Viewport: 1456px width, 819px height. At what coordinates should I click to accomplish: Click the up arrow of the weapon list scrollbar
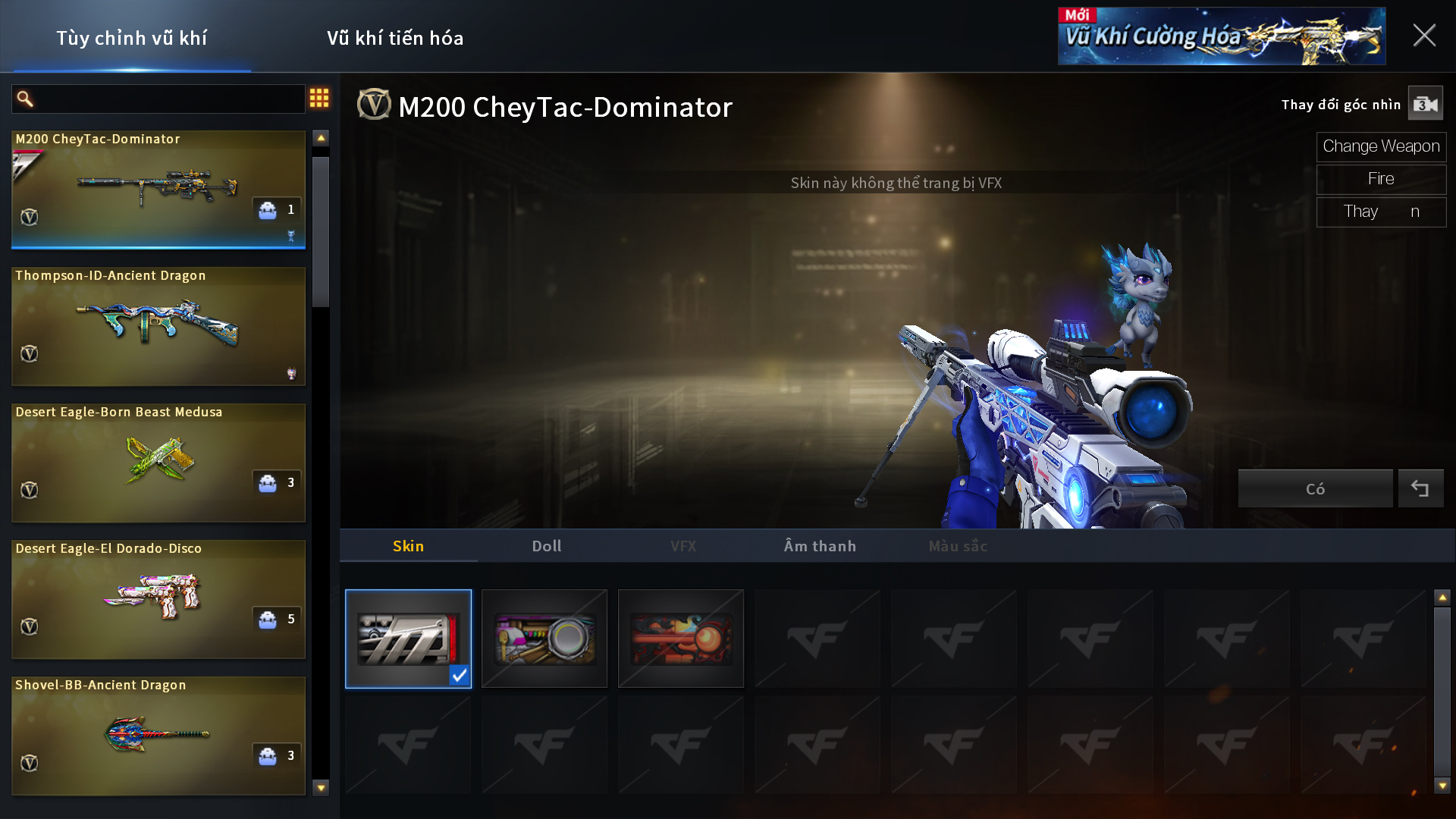coord(319,136)
